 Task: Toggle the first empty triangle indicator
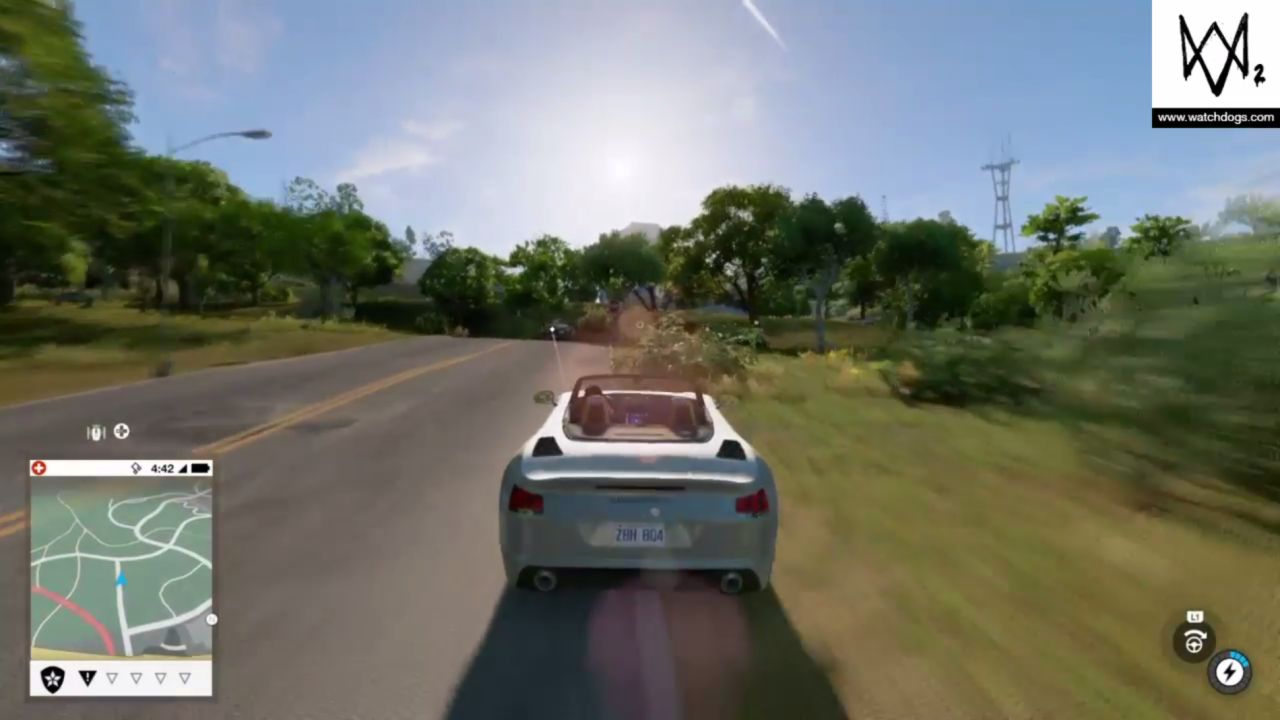(x=111, y=678)
